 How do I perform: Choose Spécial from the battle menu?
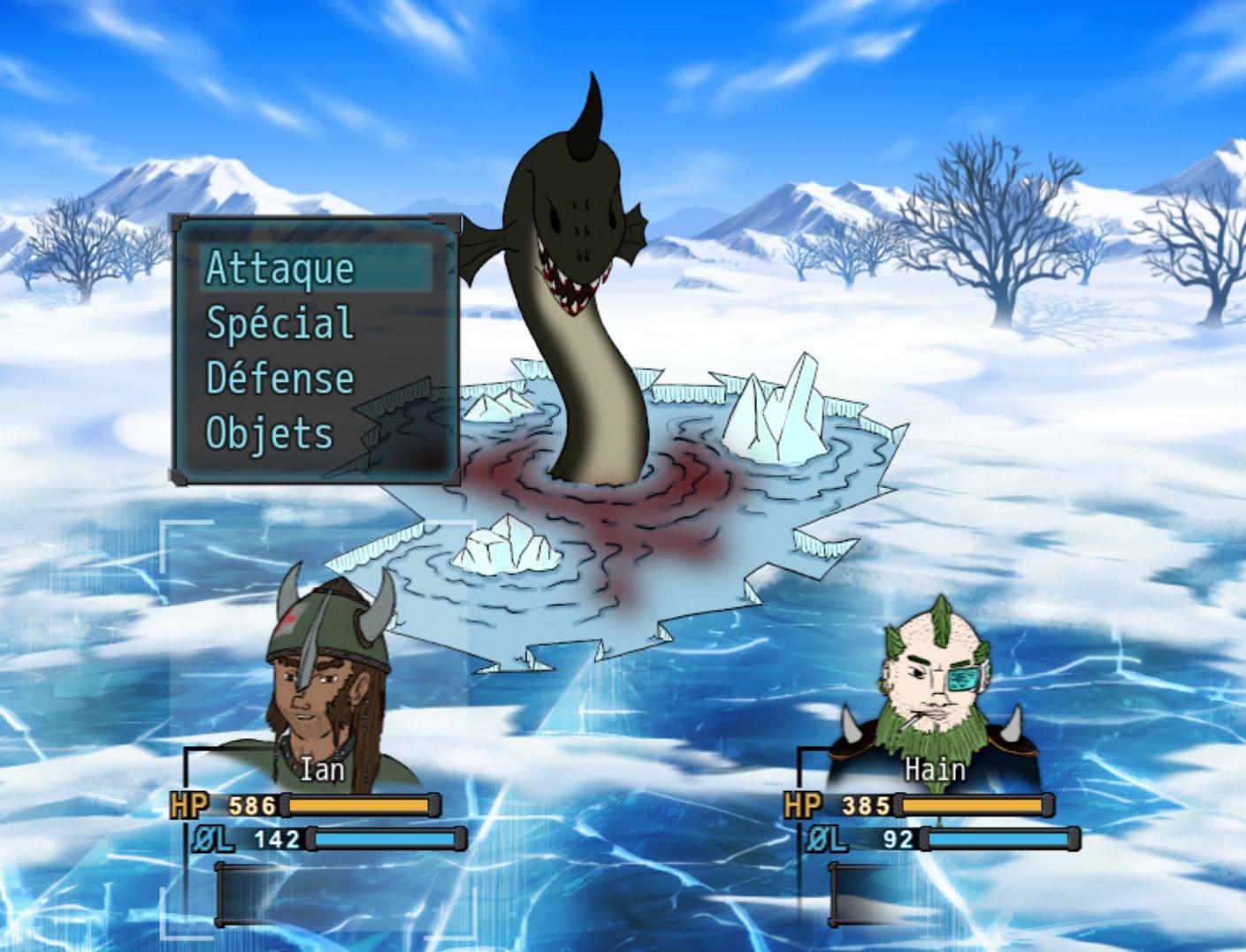point(279,324)
